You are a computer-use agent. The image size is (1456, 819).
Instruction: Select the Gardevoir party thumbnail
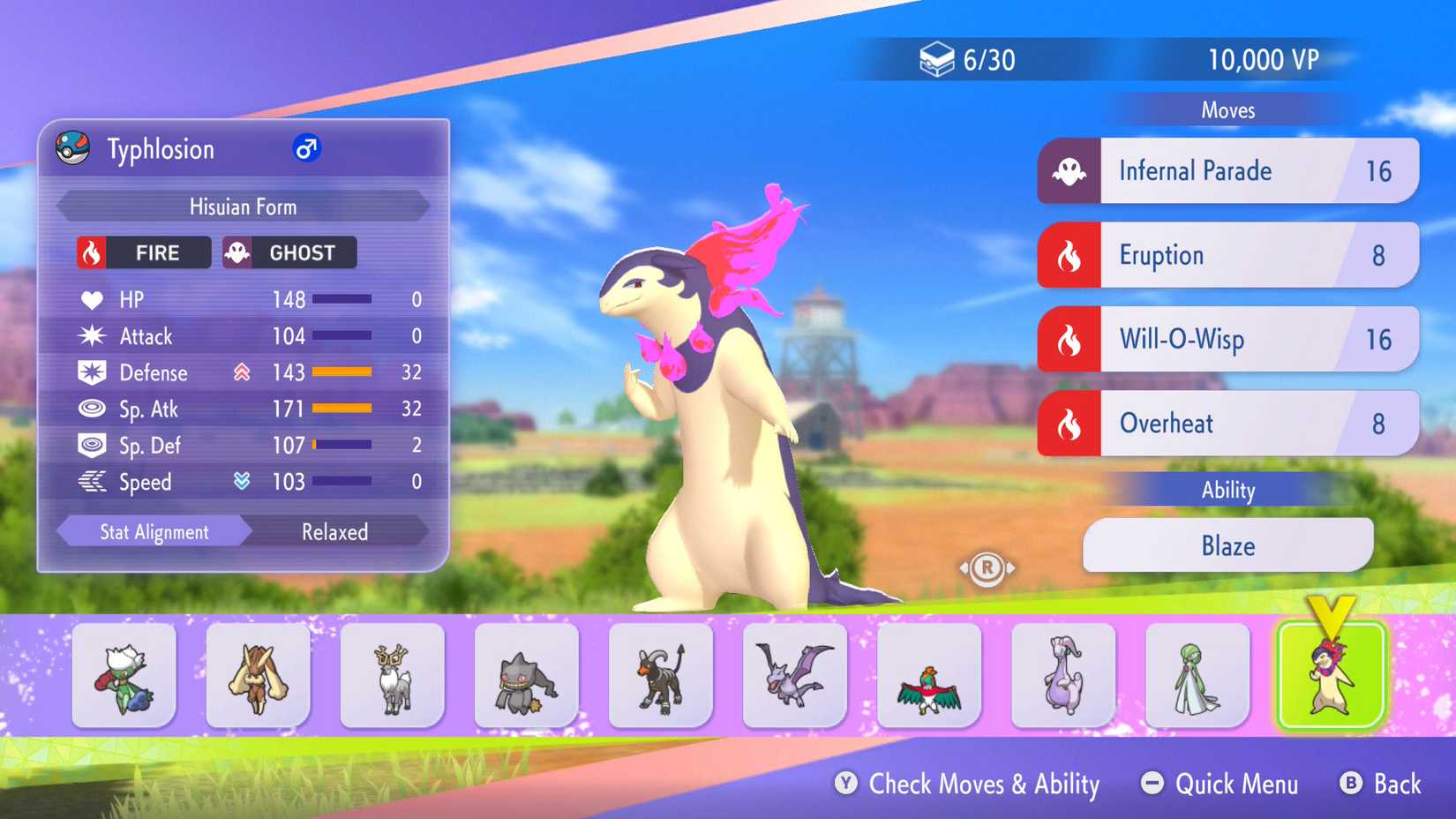(1197, 675)
